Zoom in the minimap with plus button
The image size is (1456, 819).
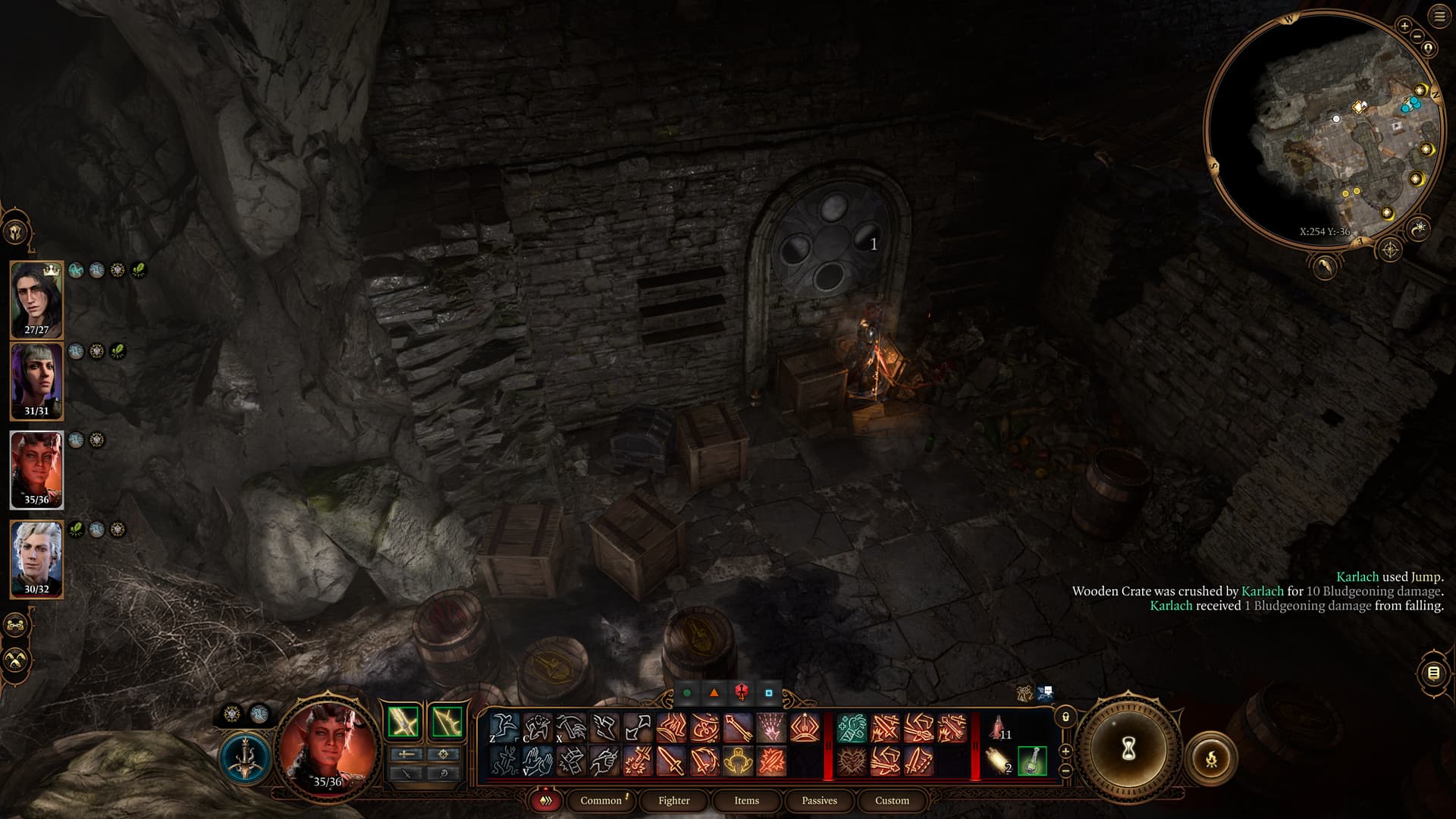[1404, 26]
